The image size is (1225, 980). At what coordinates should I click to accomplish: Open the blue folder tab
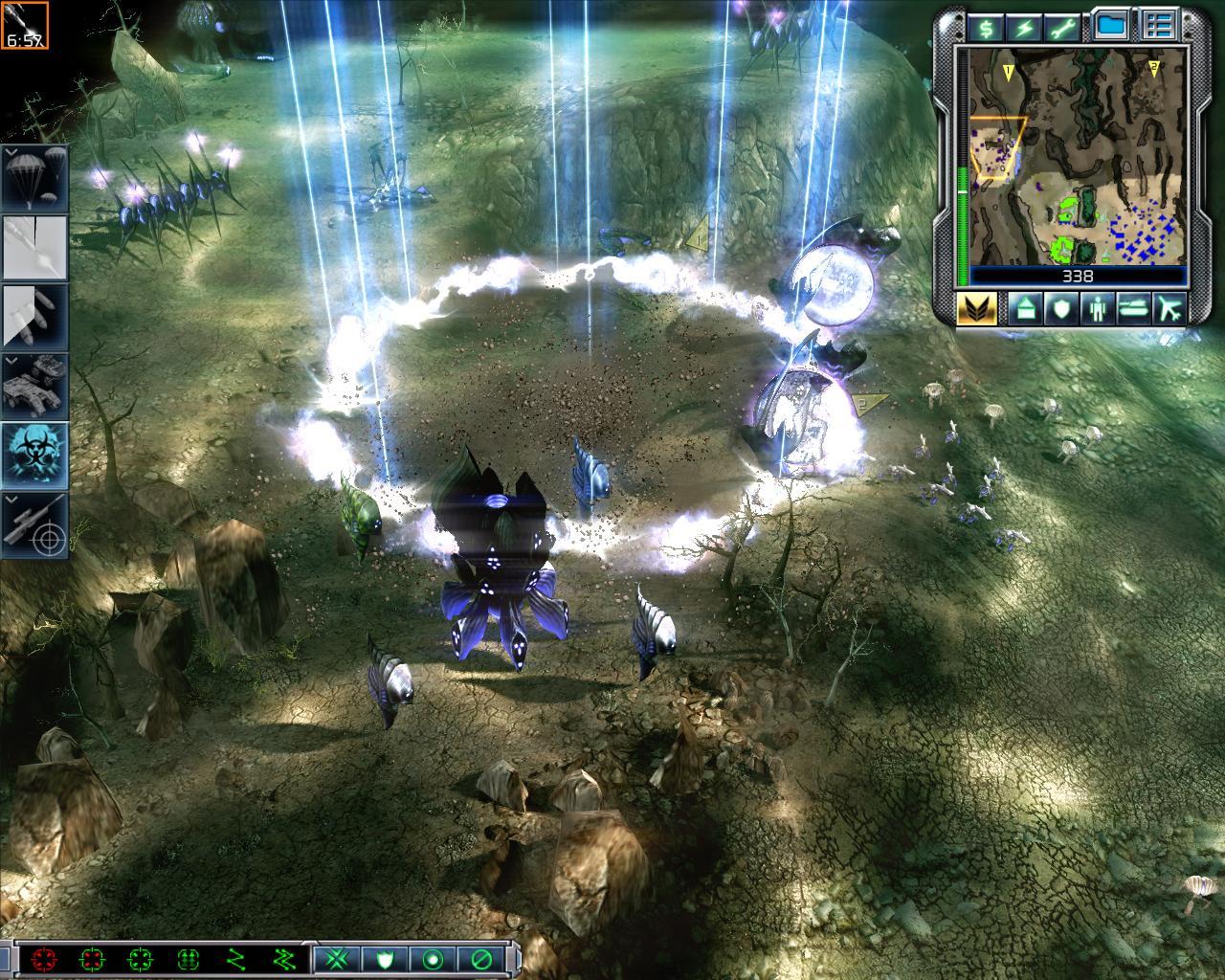[x=1110, y=26]
